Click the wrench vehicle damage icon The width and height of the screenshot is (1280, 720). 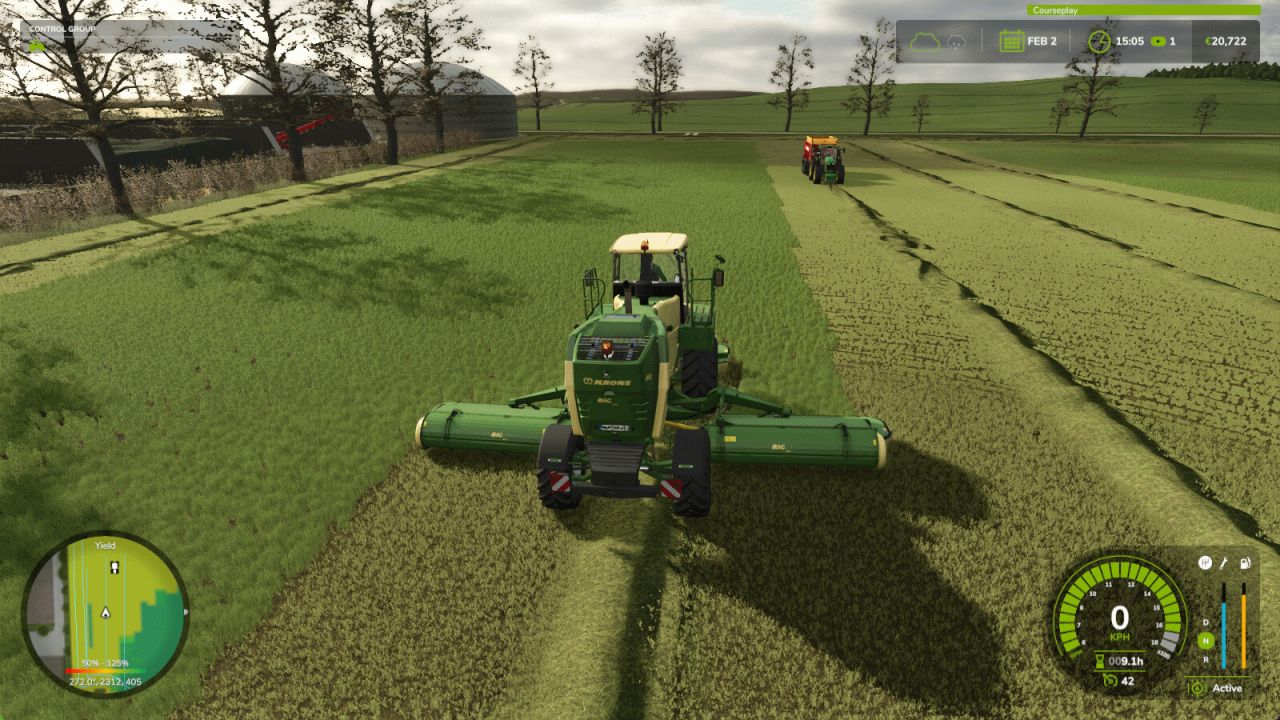(x=1224, y=562)
